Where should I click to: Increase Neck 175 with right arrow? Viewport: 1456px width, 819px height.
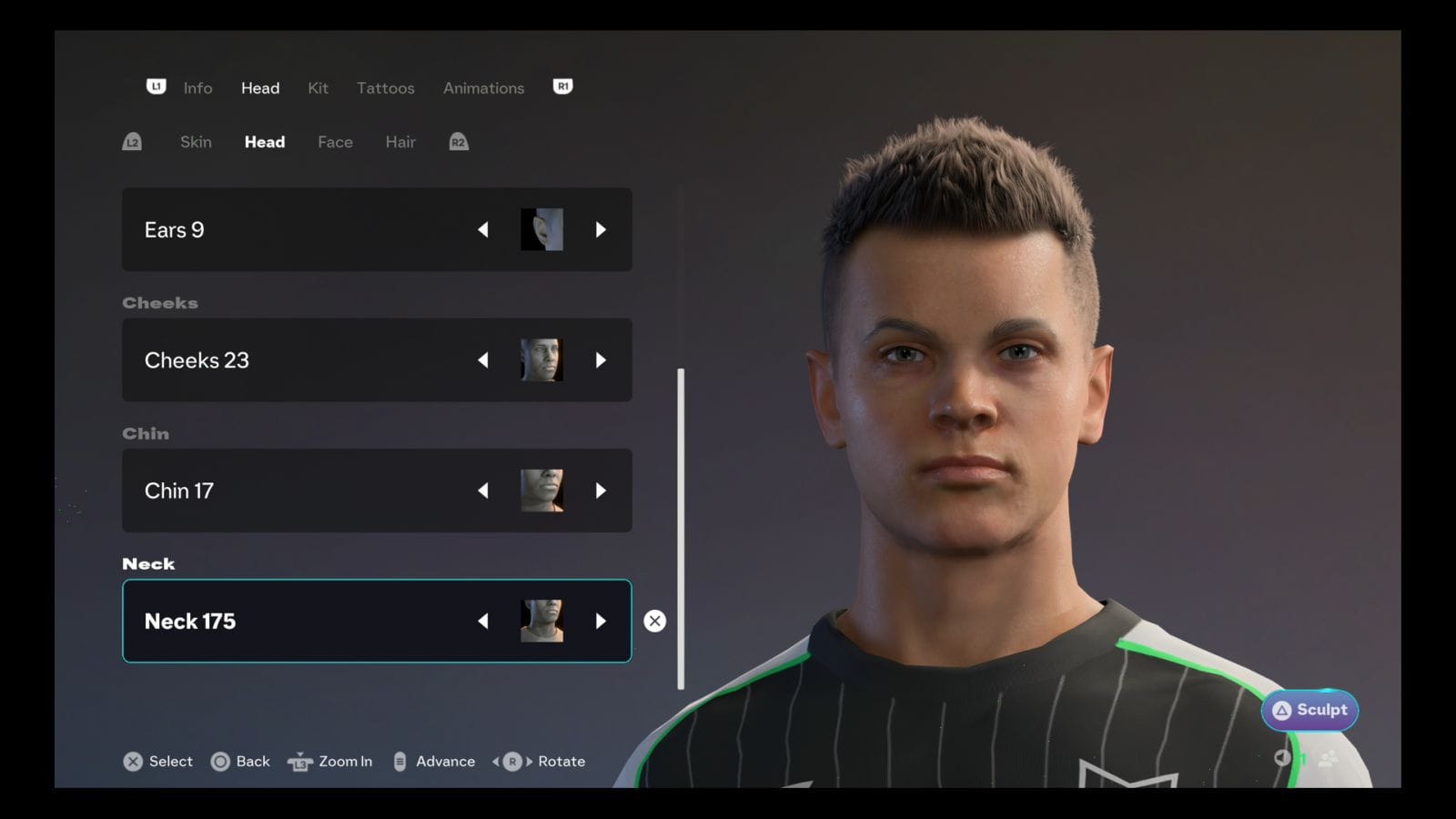click(601, 622)
